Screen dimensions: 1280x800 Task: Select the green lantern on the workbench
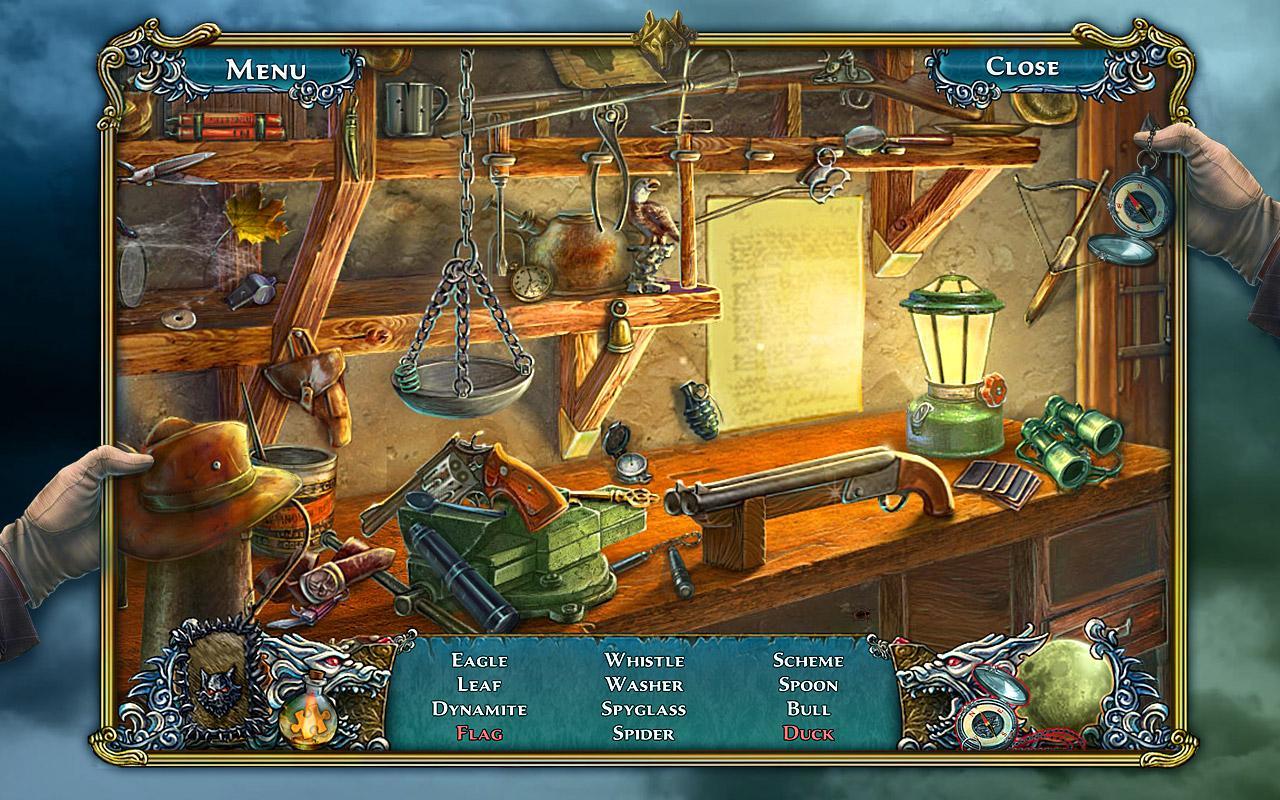click(949, 360)
